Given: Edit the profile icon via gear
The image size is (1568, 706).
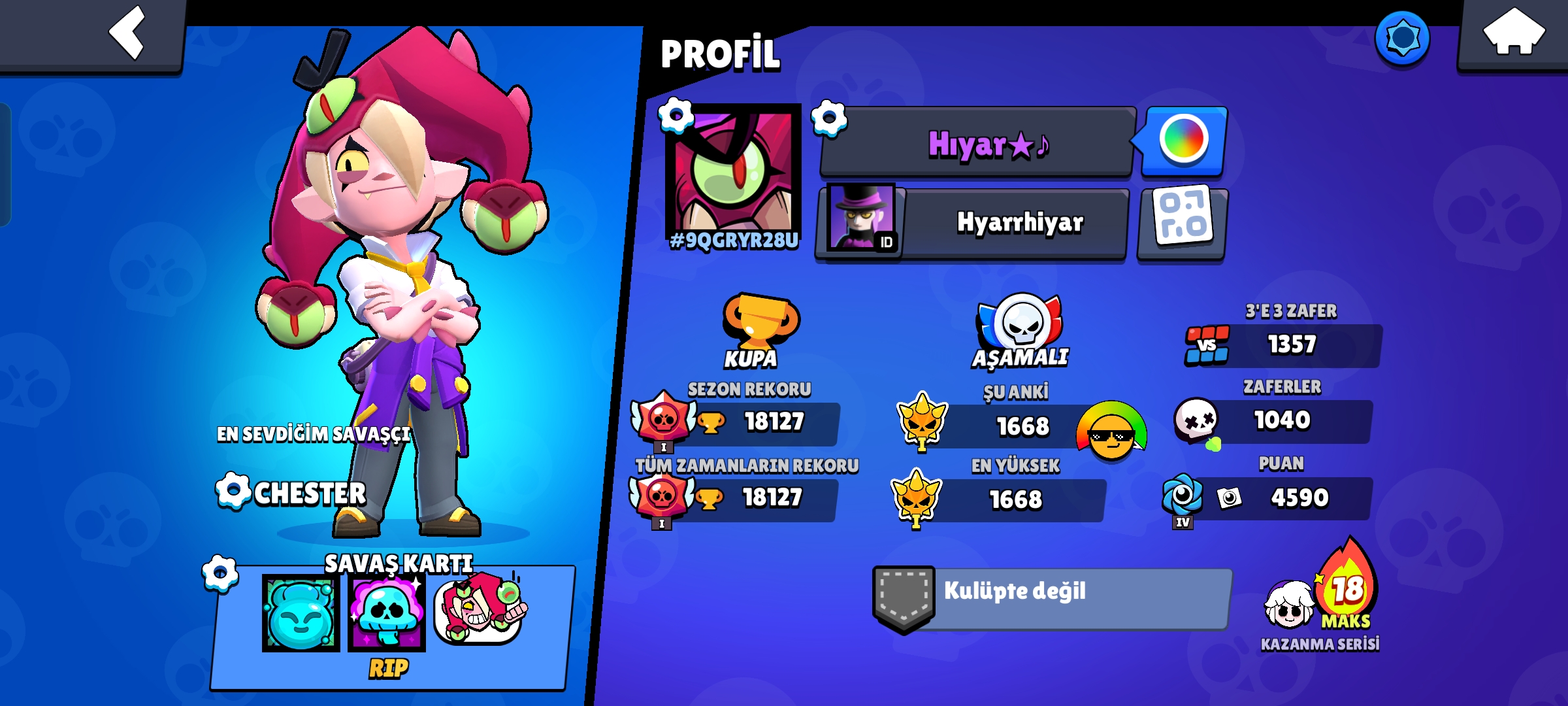Looking at the screenshot, I should [x=676, y=116].
